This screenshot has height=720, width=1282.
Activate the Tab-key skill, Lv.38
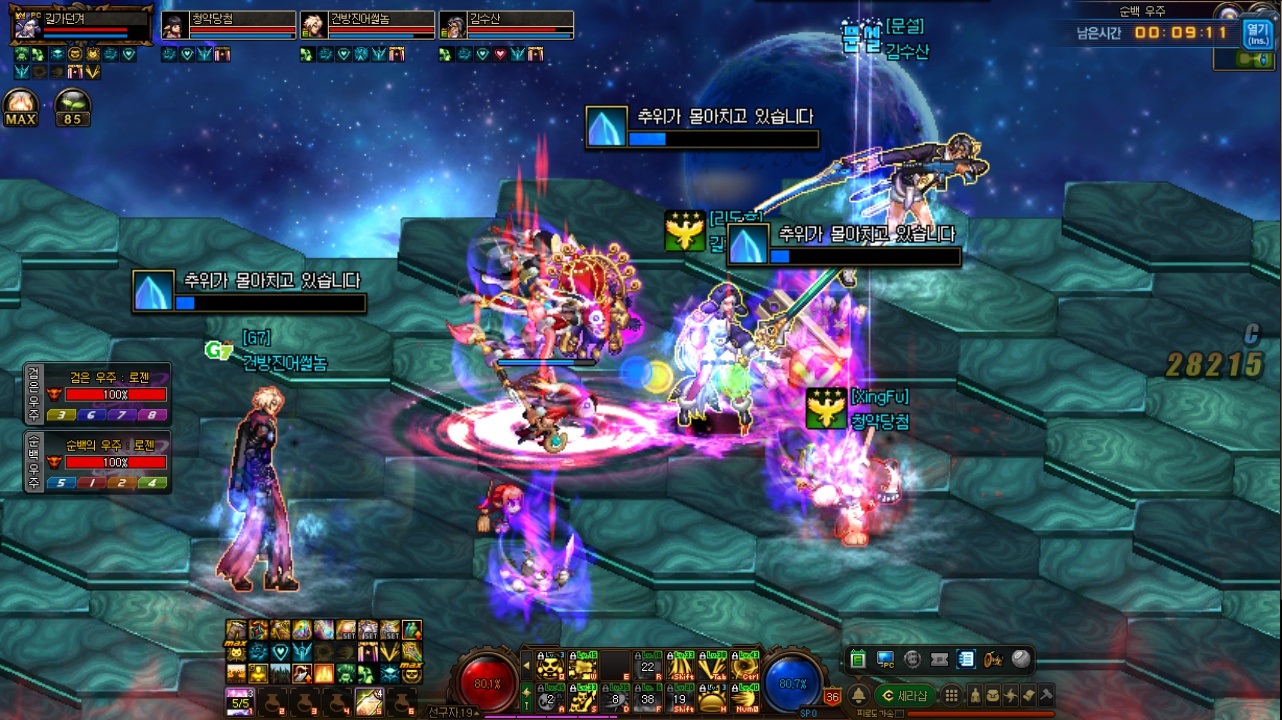point(712,667)
